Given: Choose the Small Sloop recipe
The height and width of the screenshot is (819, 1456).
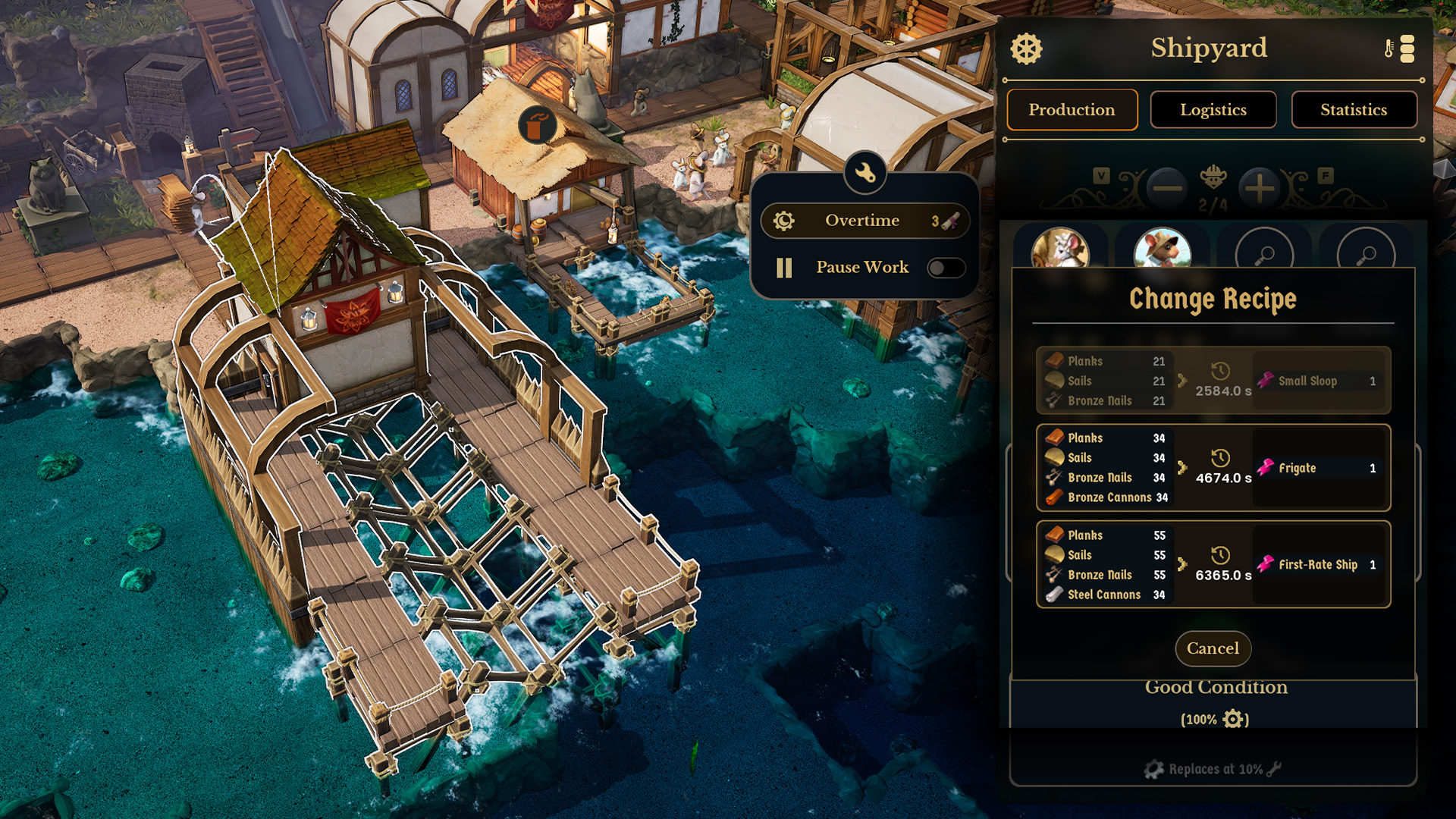Looking at the screenshot, I should pos(1213,381).
